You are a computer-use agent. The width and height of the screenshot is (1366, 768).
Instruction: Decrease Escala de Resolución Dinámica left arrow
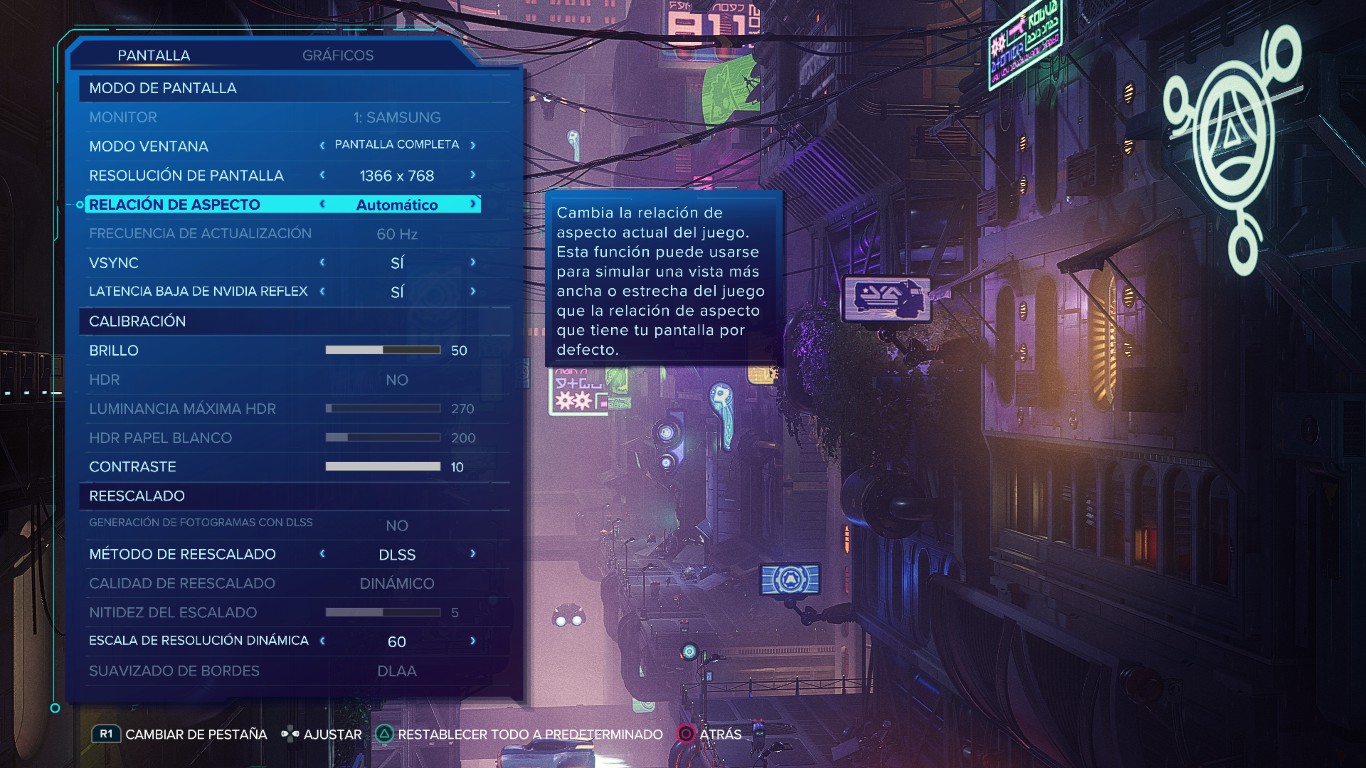(x=322, y=641)
